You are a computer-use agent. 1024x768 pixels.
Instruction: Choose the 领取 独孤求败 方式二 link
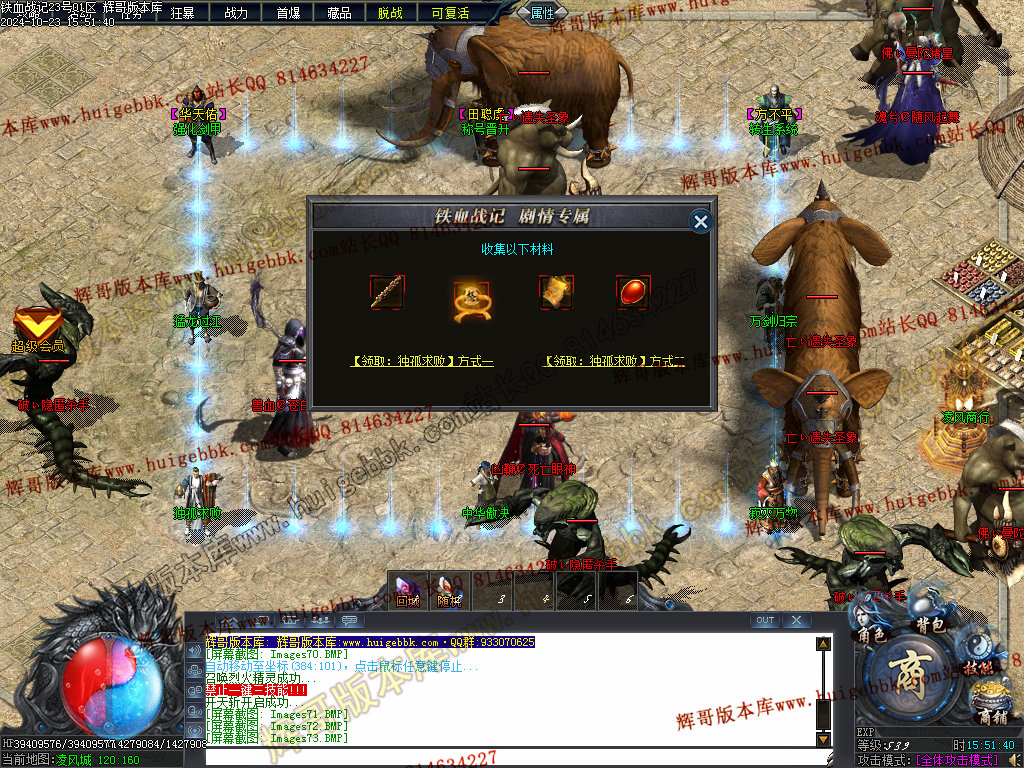pos(613,361)
